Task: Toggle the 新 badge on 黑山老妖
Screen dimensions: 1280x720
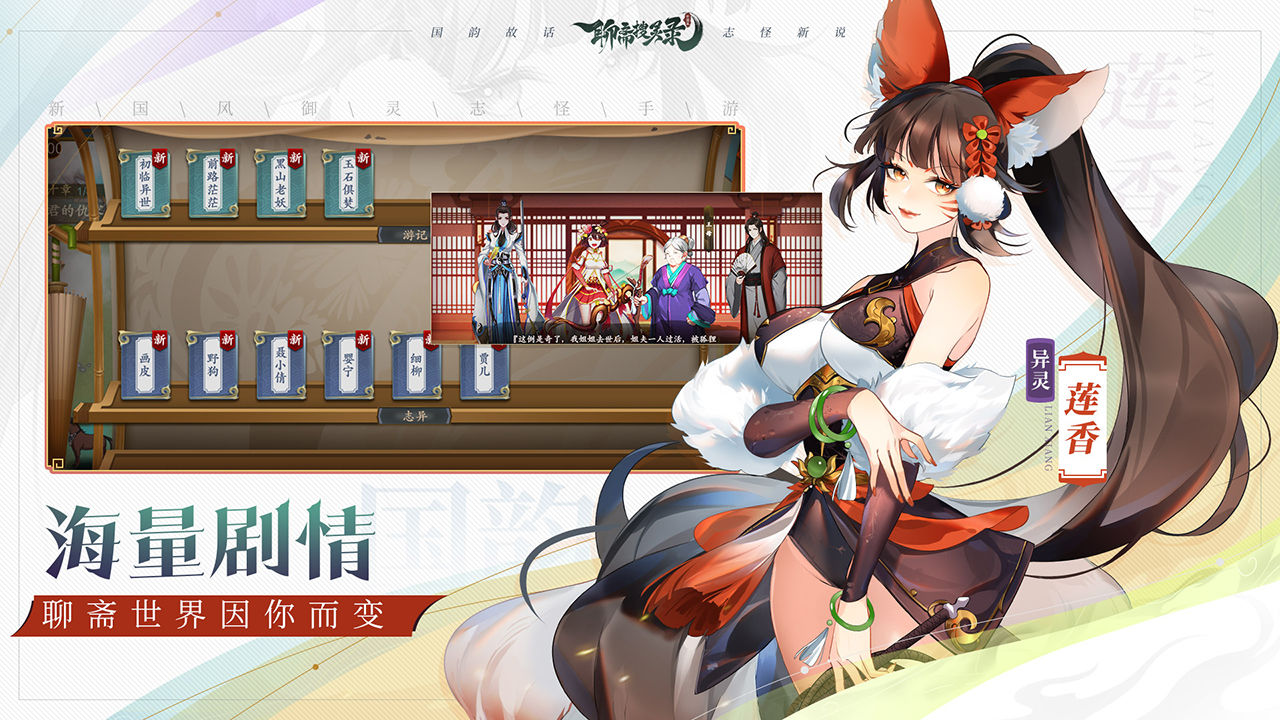Action: 295,158
